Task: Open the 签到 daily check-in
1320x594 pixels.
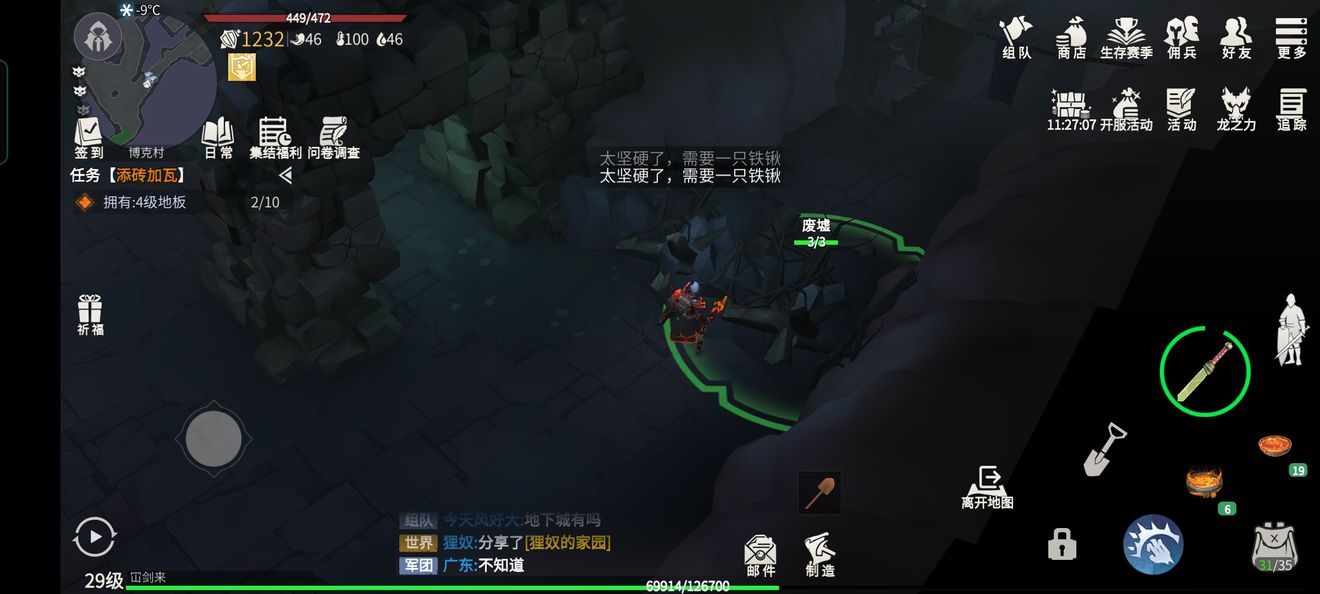Action: point(89,137)
